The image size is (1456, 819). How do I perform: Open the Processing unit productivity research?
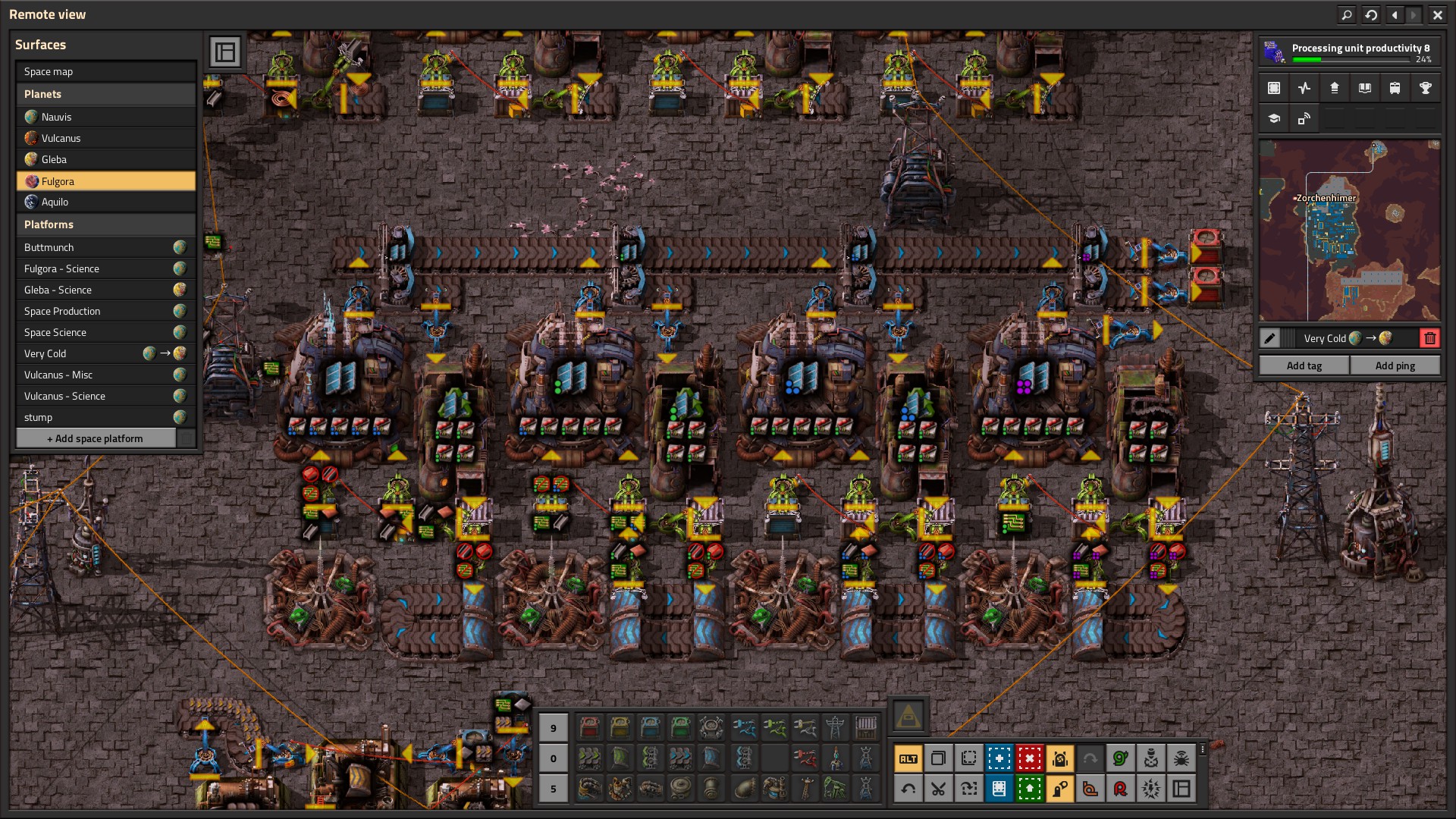click(1348, 52)
